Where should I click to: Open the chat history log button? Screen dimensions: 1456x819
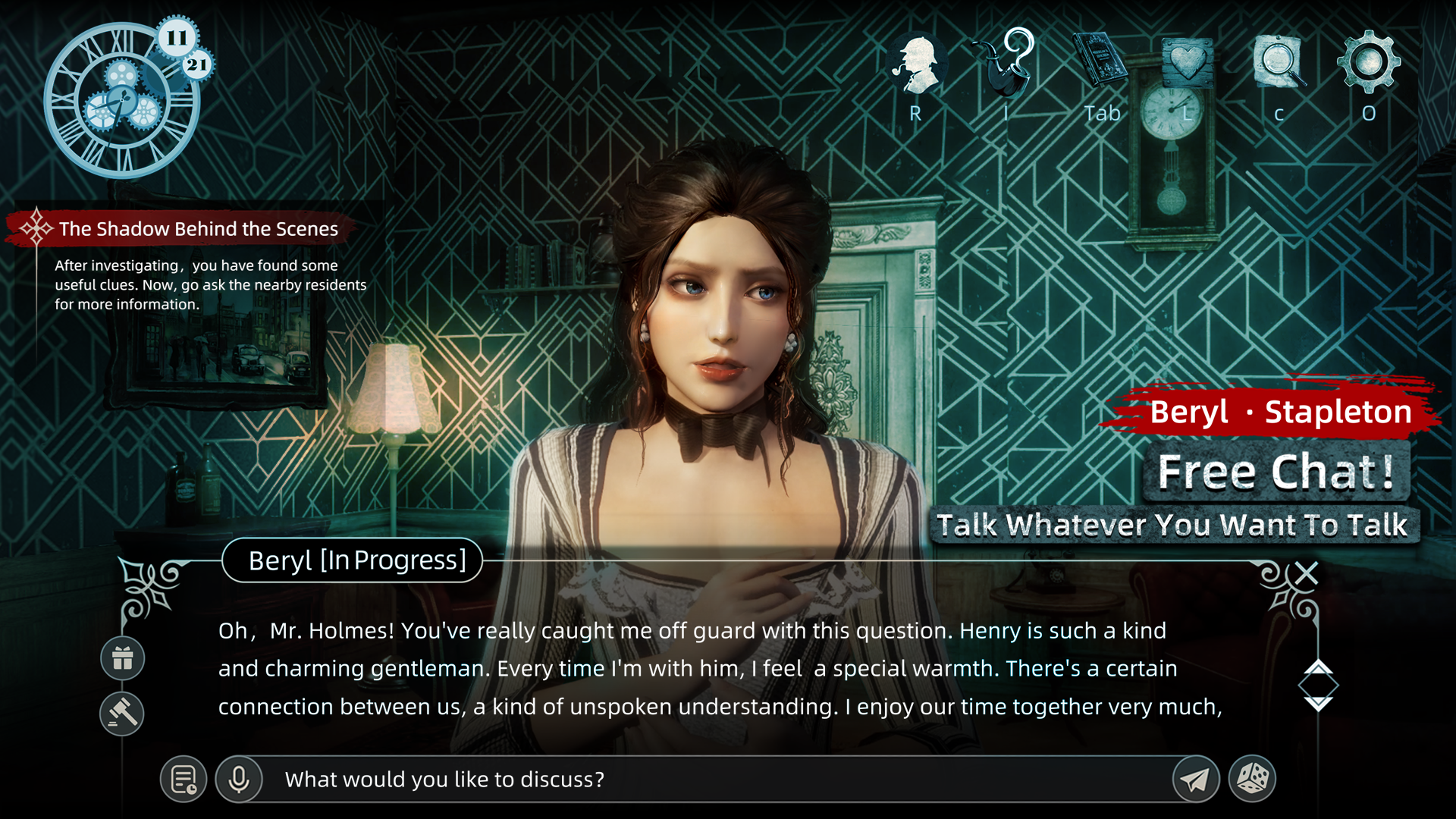tap(184, 779)
